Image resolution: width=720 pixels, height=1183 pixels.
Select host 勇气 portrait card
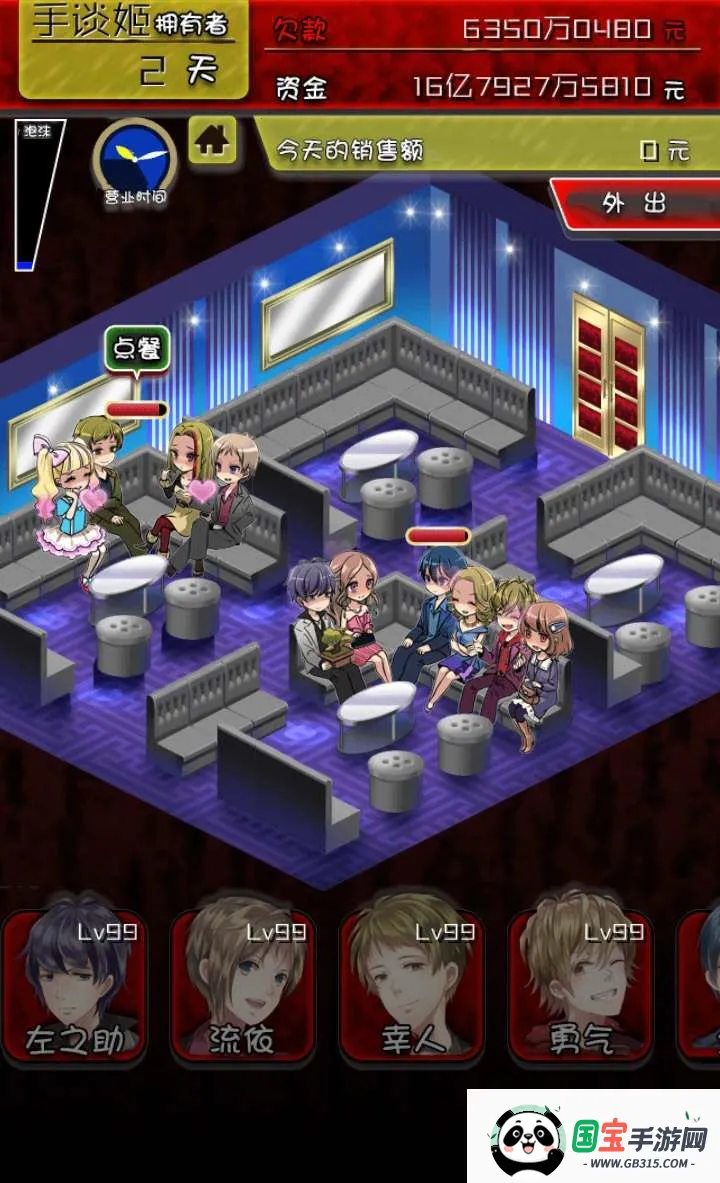pyautogui.click(x=580, y=985)
